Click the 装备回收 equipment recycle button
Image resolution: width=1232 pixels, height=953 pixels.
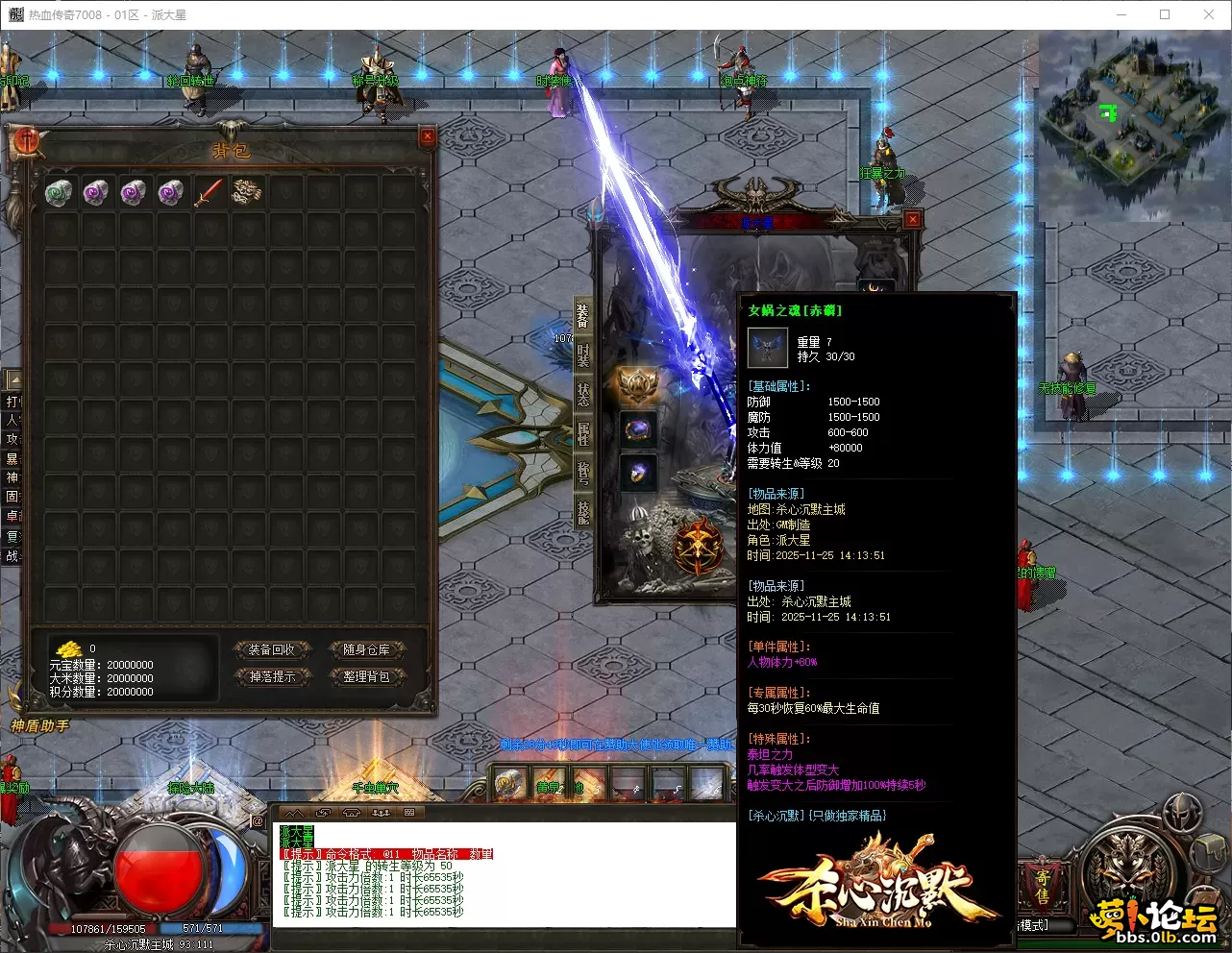click(x=272, y=650)
